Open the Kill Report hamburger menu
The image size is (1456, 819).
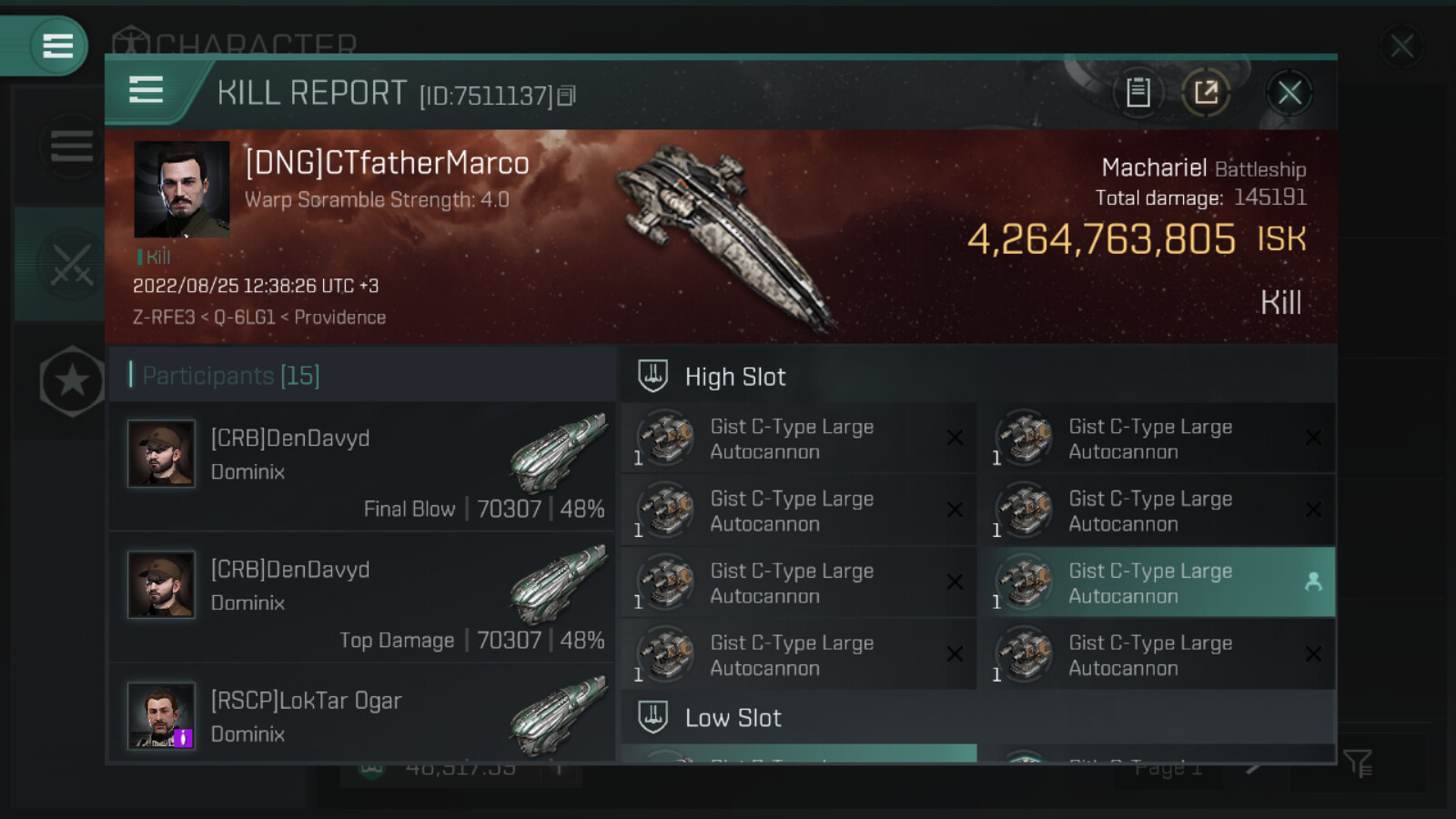147,90
